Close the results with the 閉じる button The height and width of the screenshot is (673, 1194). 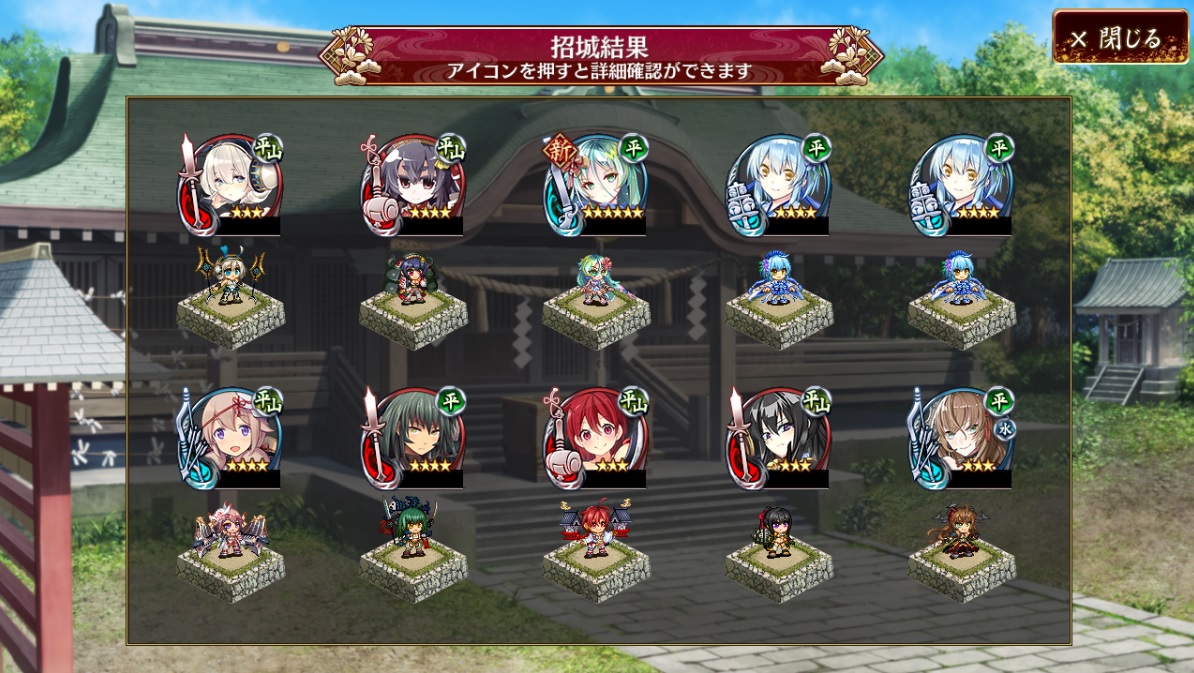1120,38
